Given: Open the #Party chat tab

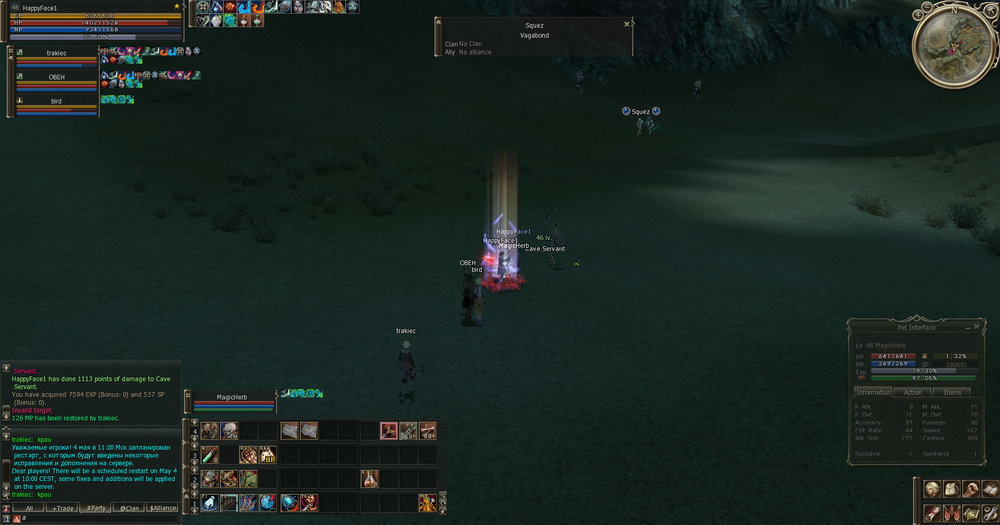Looking at the screenshot, I should tap(96, 508).
